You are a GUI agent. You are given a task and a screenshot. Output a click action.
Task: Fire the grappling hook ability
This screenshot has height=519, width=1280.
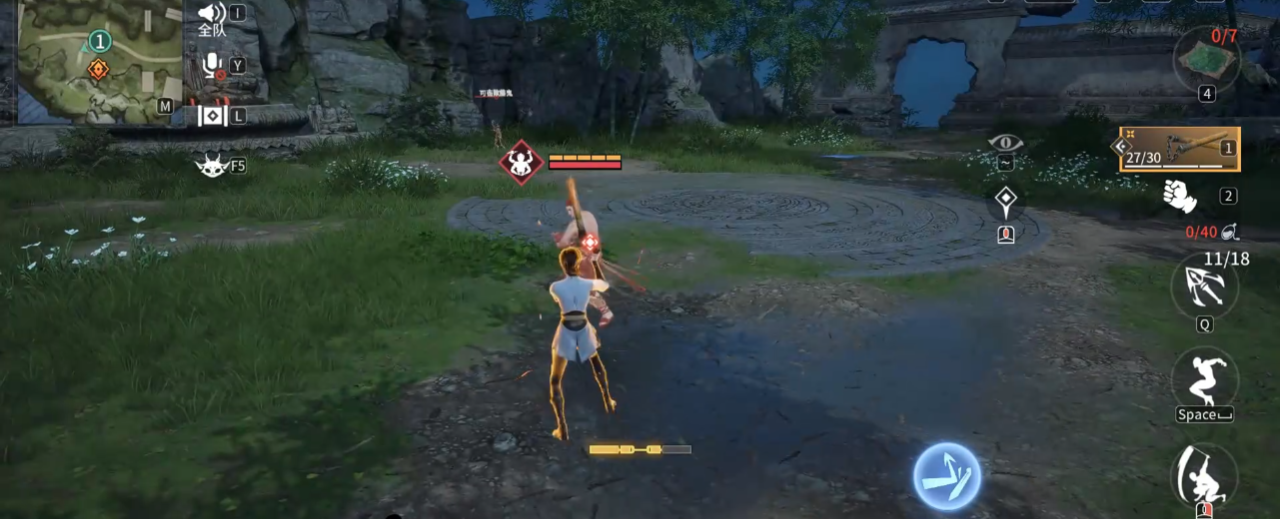tap(1204, 287)
